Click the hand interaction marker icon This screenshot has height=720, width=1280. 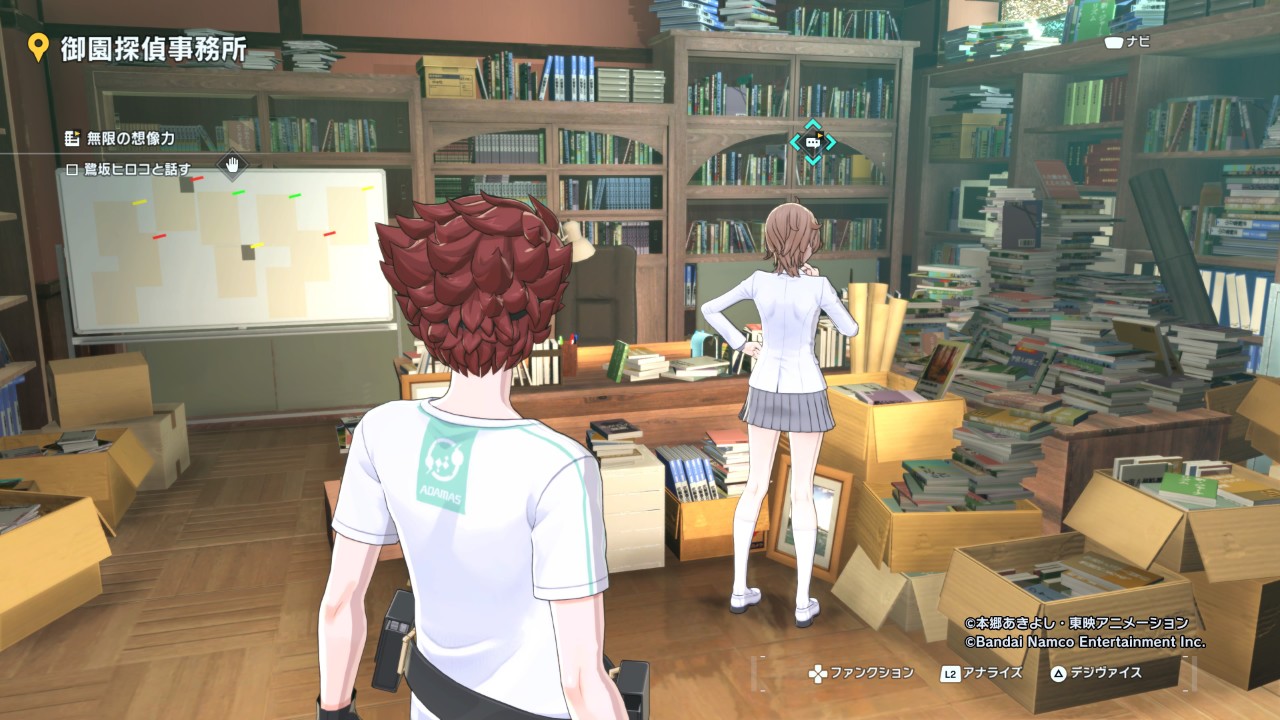click(232, 164)
